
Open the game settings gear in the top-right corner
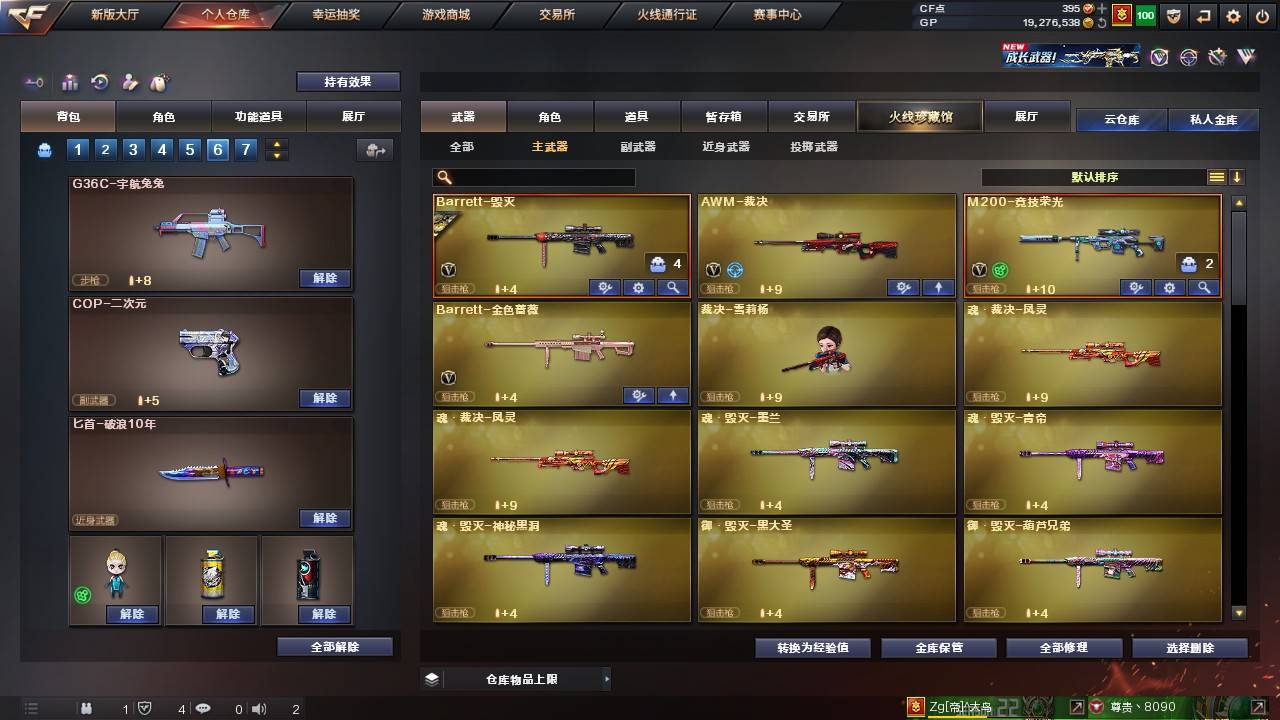pos(1234,16)
